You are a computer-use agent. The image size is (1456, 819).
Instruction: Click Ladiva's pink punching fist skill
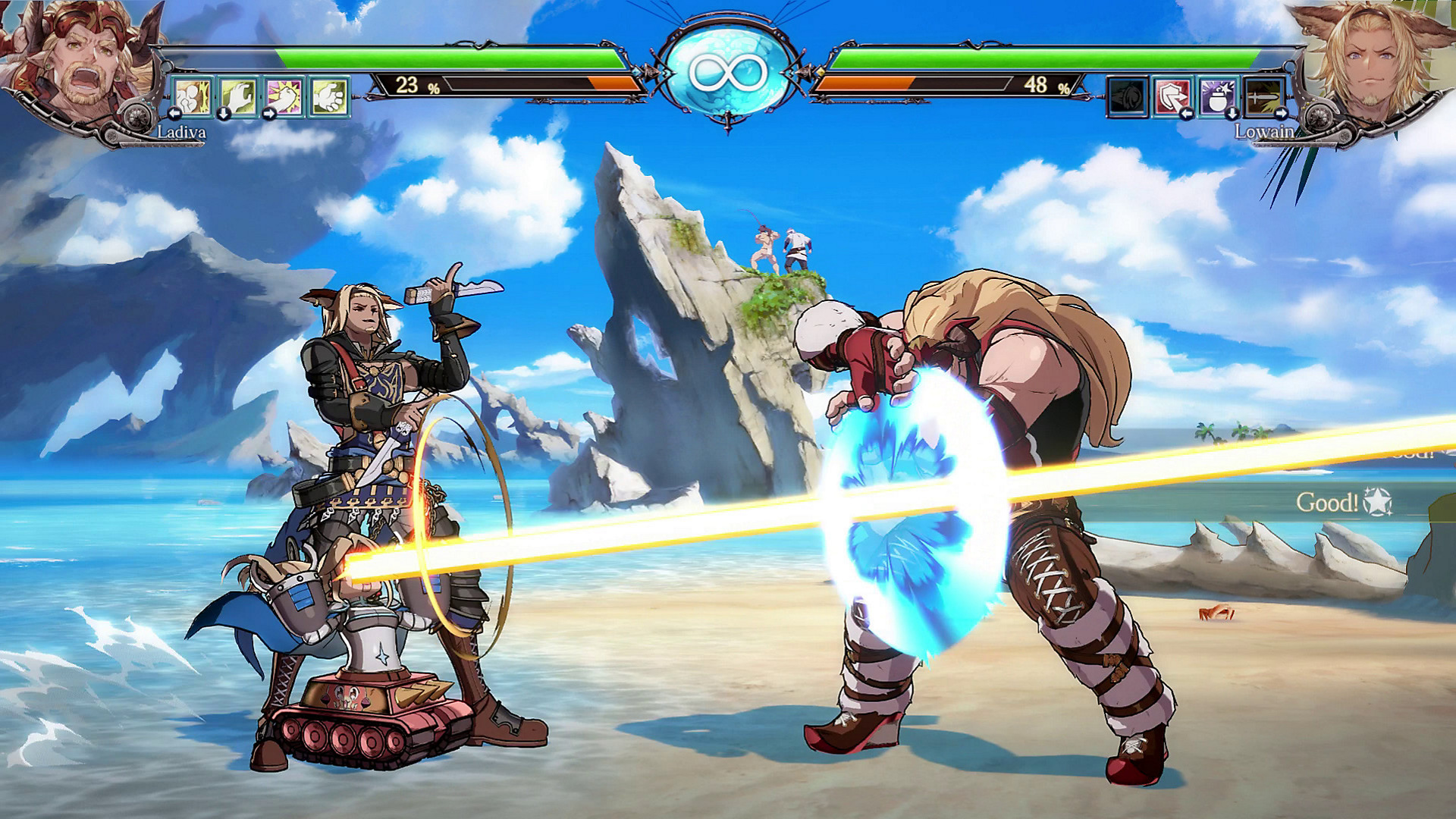pyautogui.click(x=284, y=96)
